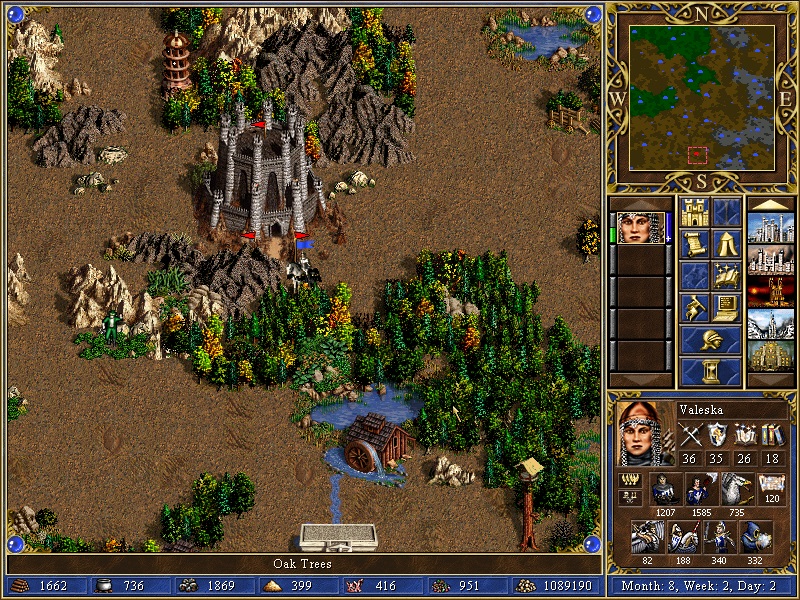
Task: Select the white castle town under blue sky
Action: pos(771,228)
